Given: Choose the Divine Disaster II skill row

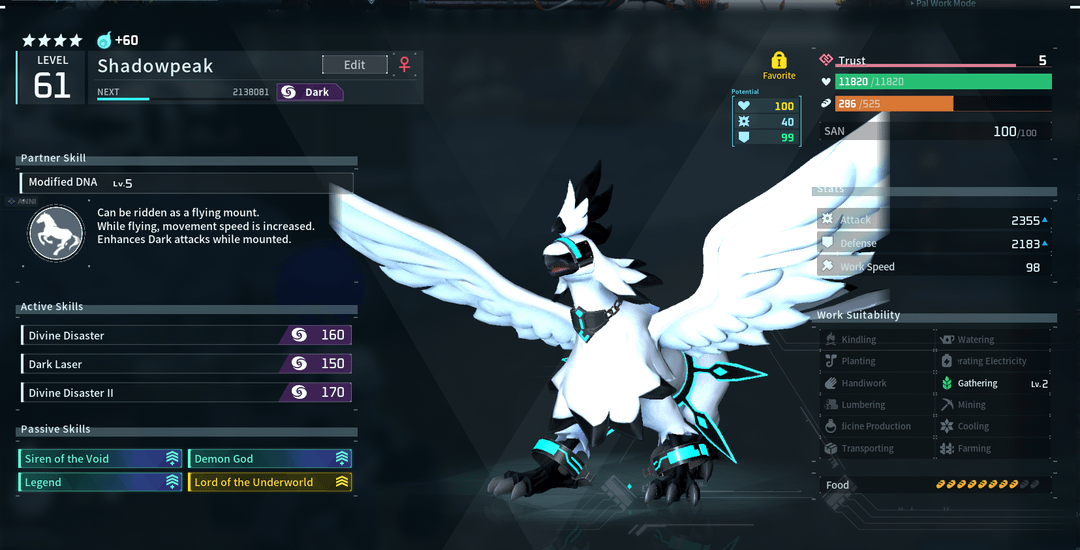Looking at the screenshot, I should point(186,393).
